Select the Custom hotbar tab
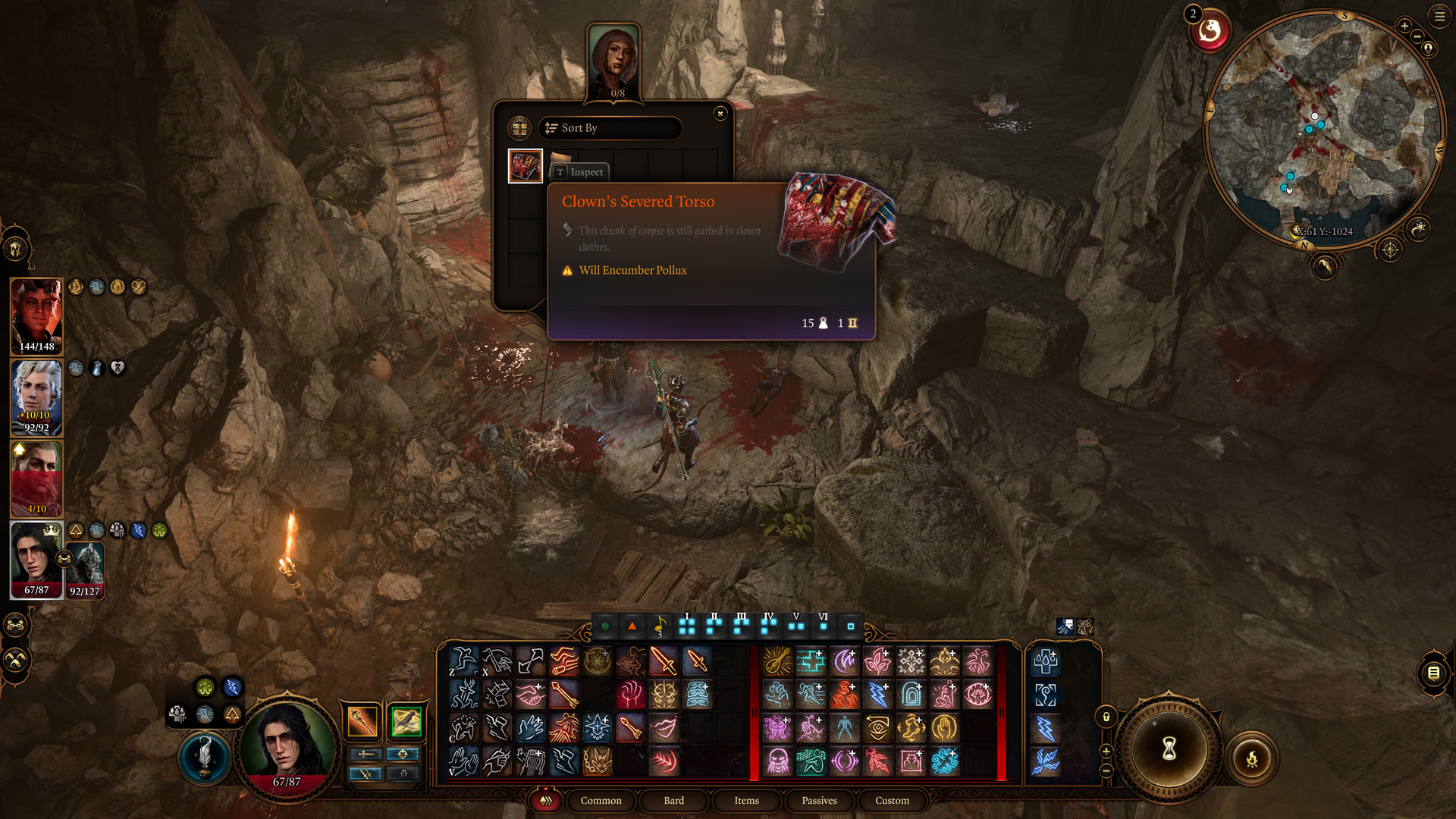This screenshot has height=819, width=1456. tap(892, 801)
